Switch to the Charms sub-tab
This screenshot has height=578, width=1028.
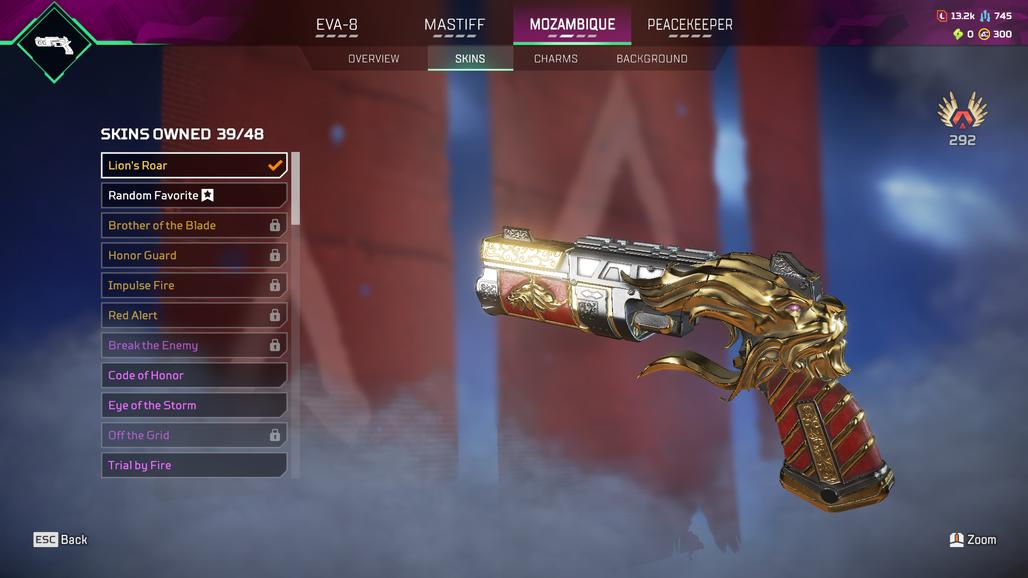(x=555, y=59)
